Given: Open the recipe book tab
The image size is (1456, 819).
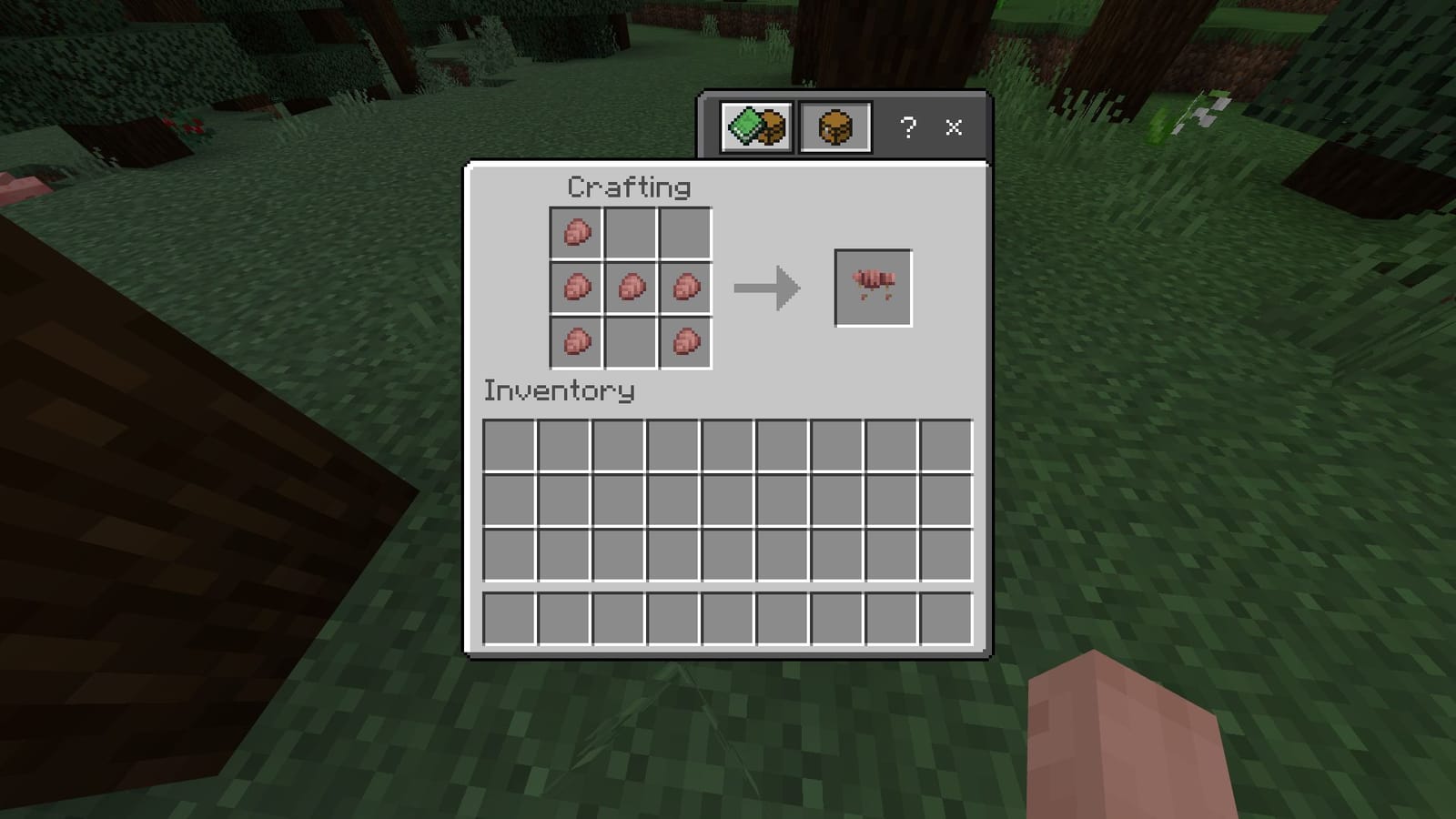Looking at the screenshot, I should (x=754, y=126).
